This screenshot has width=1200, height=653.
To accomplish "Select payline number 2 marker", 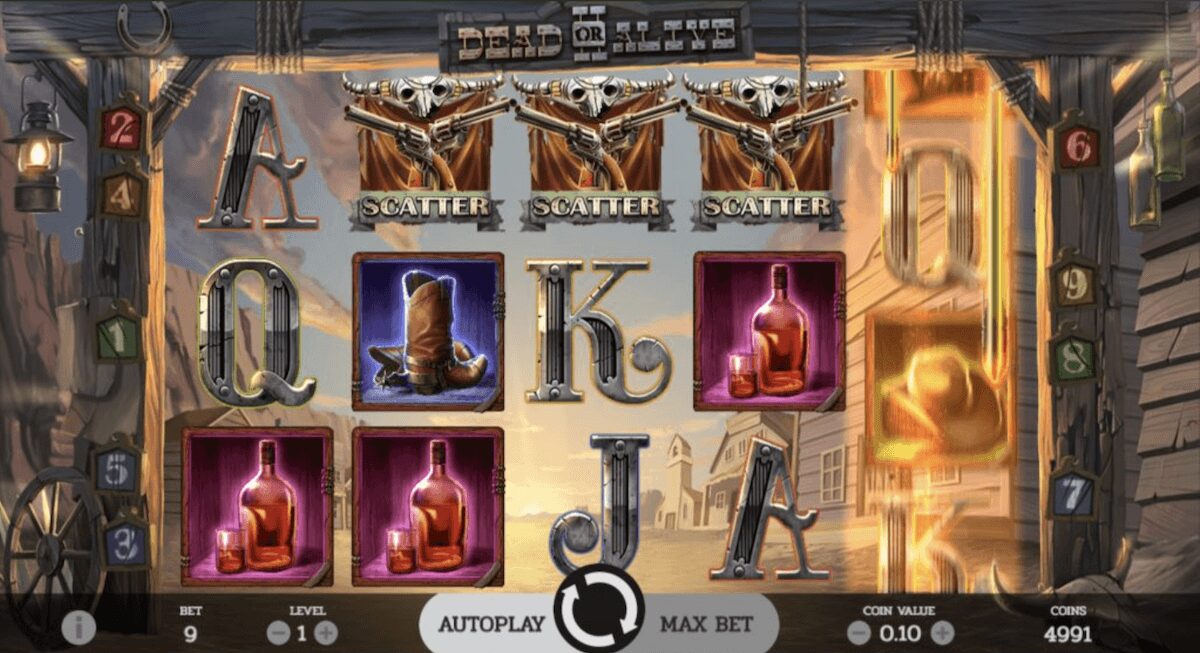I will click(122, 131).
